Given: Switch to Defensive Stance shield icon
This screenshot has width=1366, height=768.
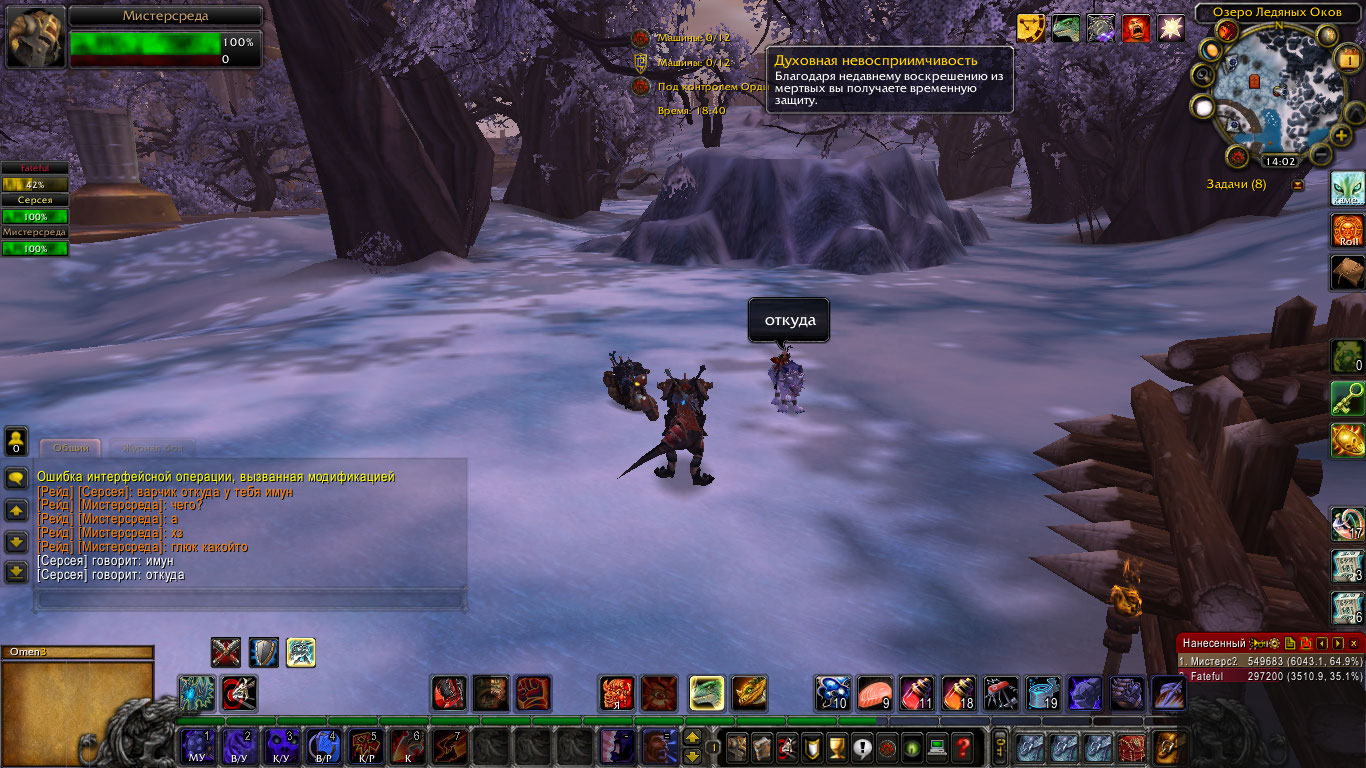Looking at the screenshot, I should 264,652.
